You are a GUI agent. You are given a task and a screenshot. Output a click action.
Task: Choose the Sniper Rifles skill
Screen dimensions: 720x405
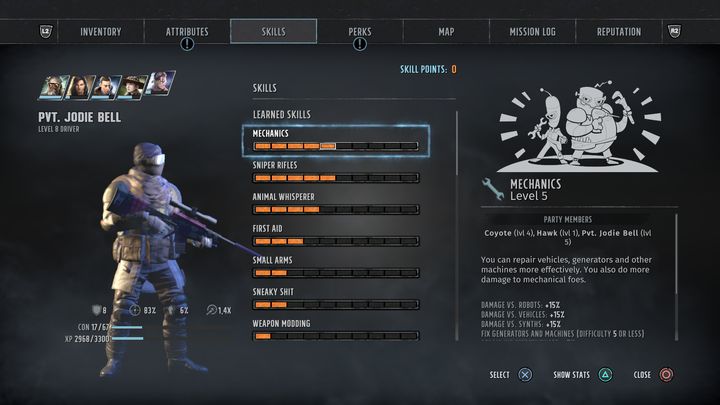(x=335, y=172)
